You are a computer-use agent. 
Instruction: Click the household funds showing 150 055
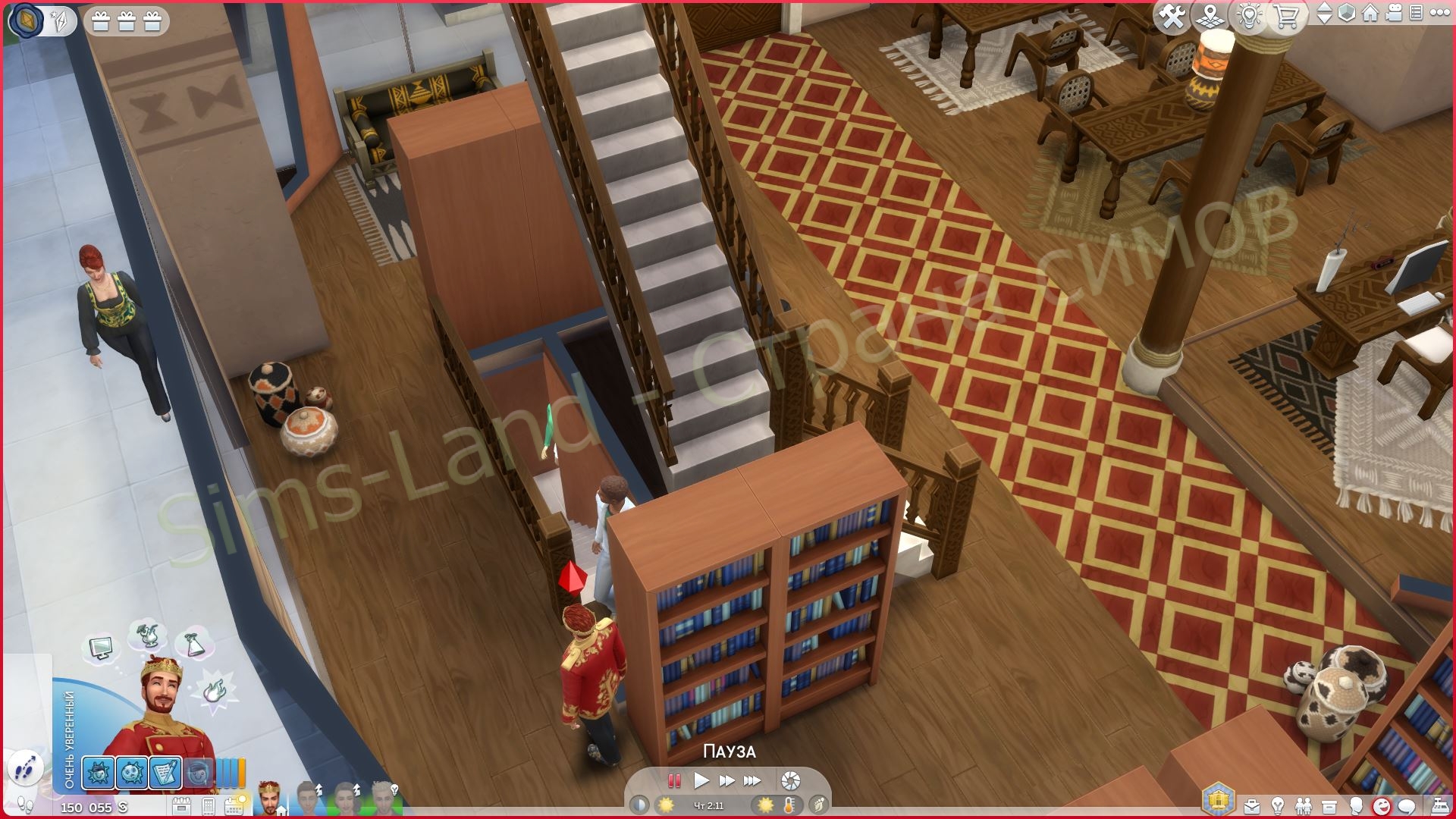(x=87, y=806)
